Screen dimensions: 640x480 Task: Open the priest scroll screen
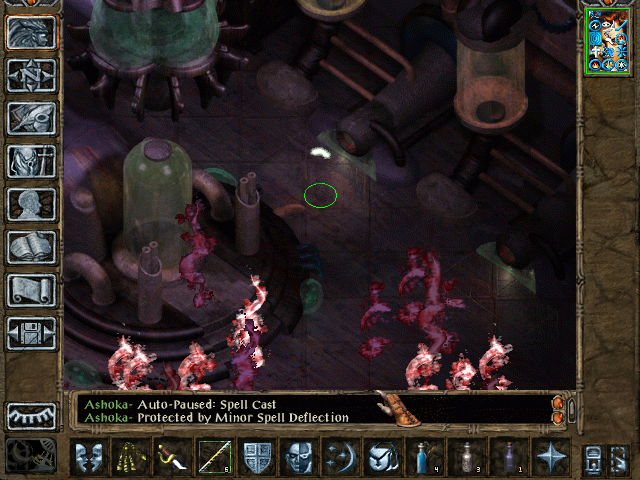pyautogui.click(x=32, y=290)
